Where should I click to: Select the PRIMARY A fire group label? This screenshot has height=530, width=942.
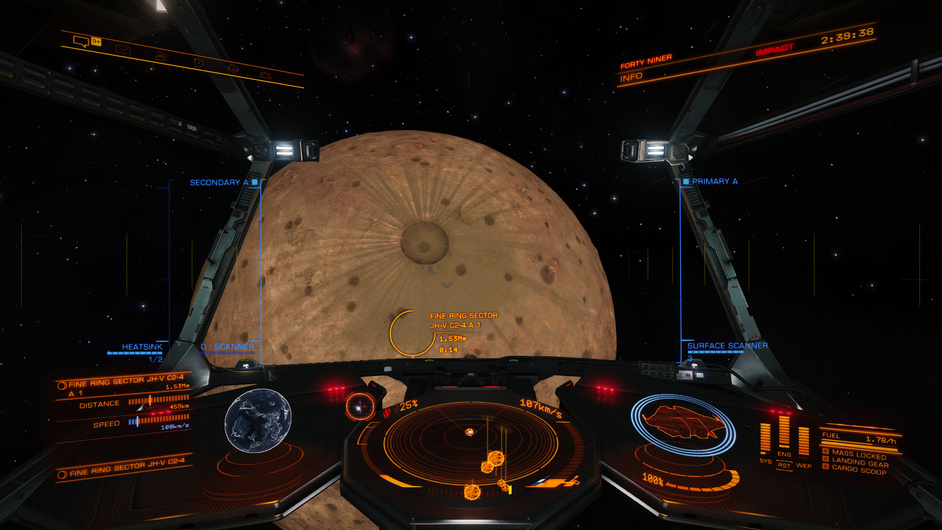(x=715, y=182)
